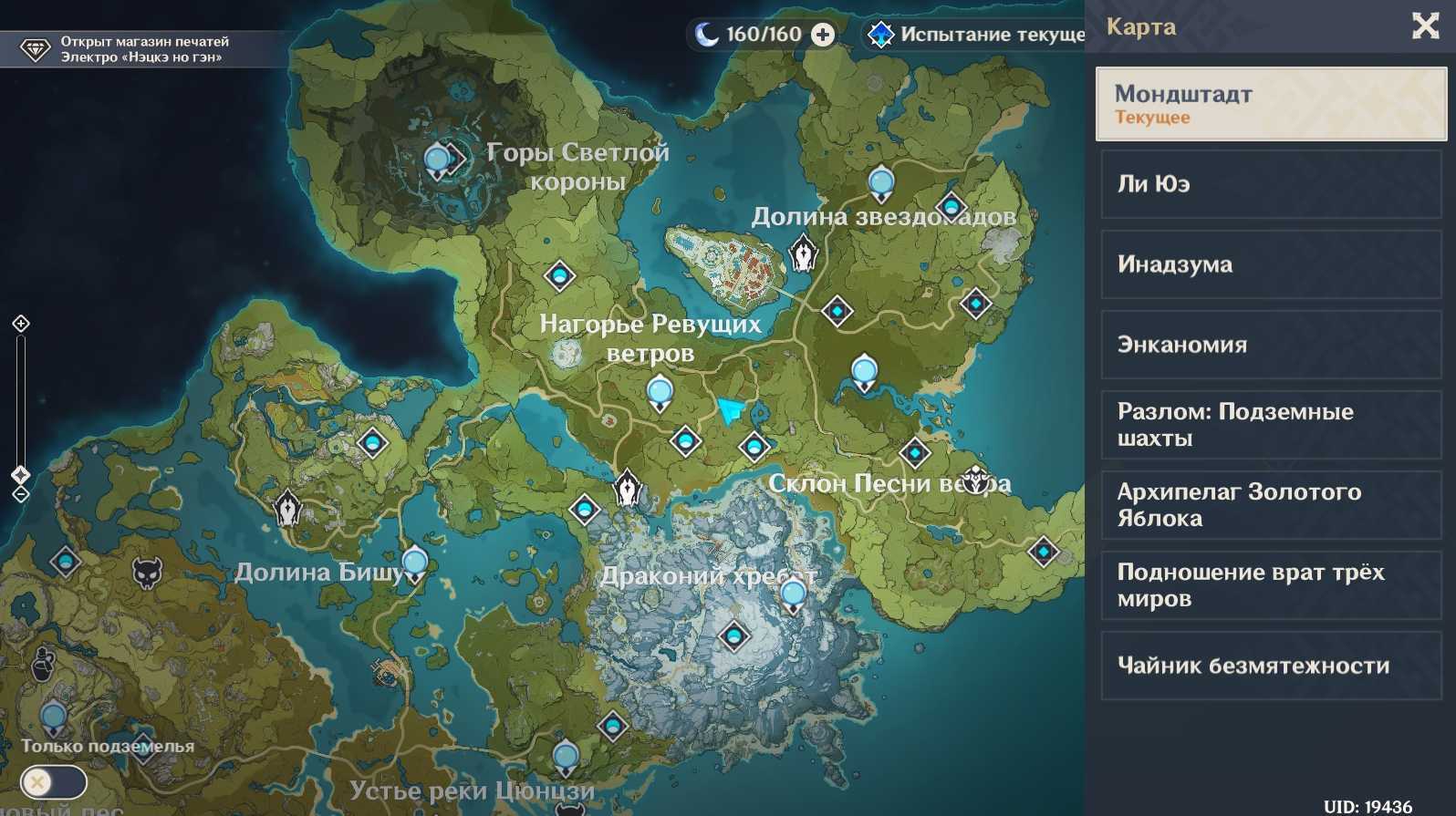Go to Чайник безмятежности
The height and width of the screenshot is (816, 1456).
click(x=1271, y=666)
